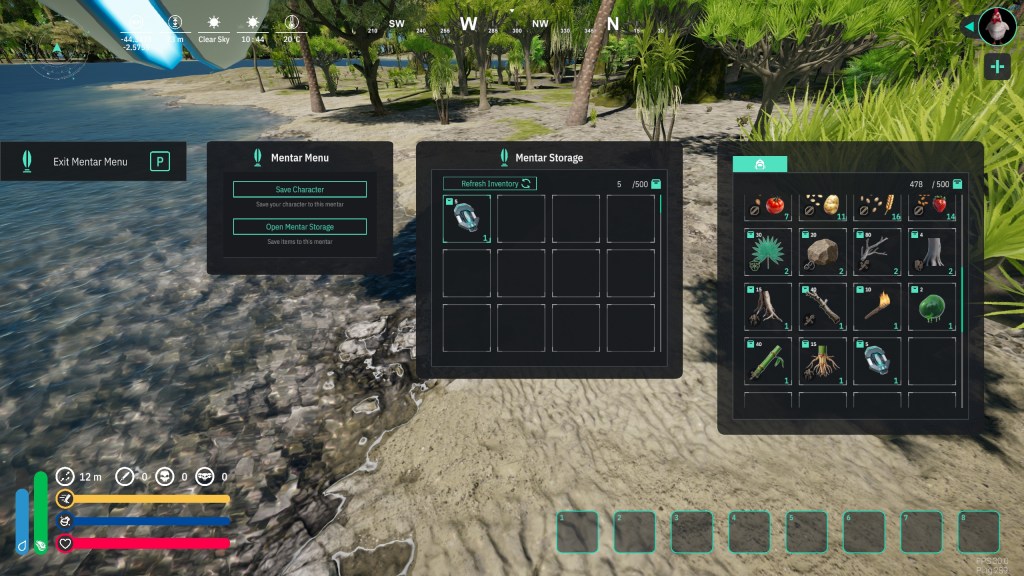Select the wheat seeds item slot

coord(876,206)
